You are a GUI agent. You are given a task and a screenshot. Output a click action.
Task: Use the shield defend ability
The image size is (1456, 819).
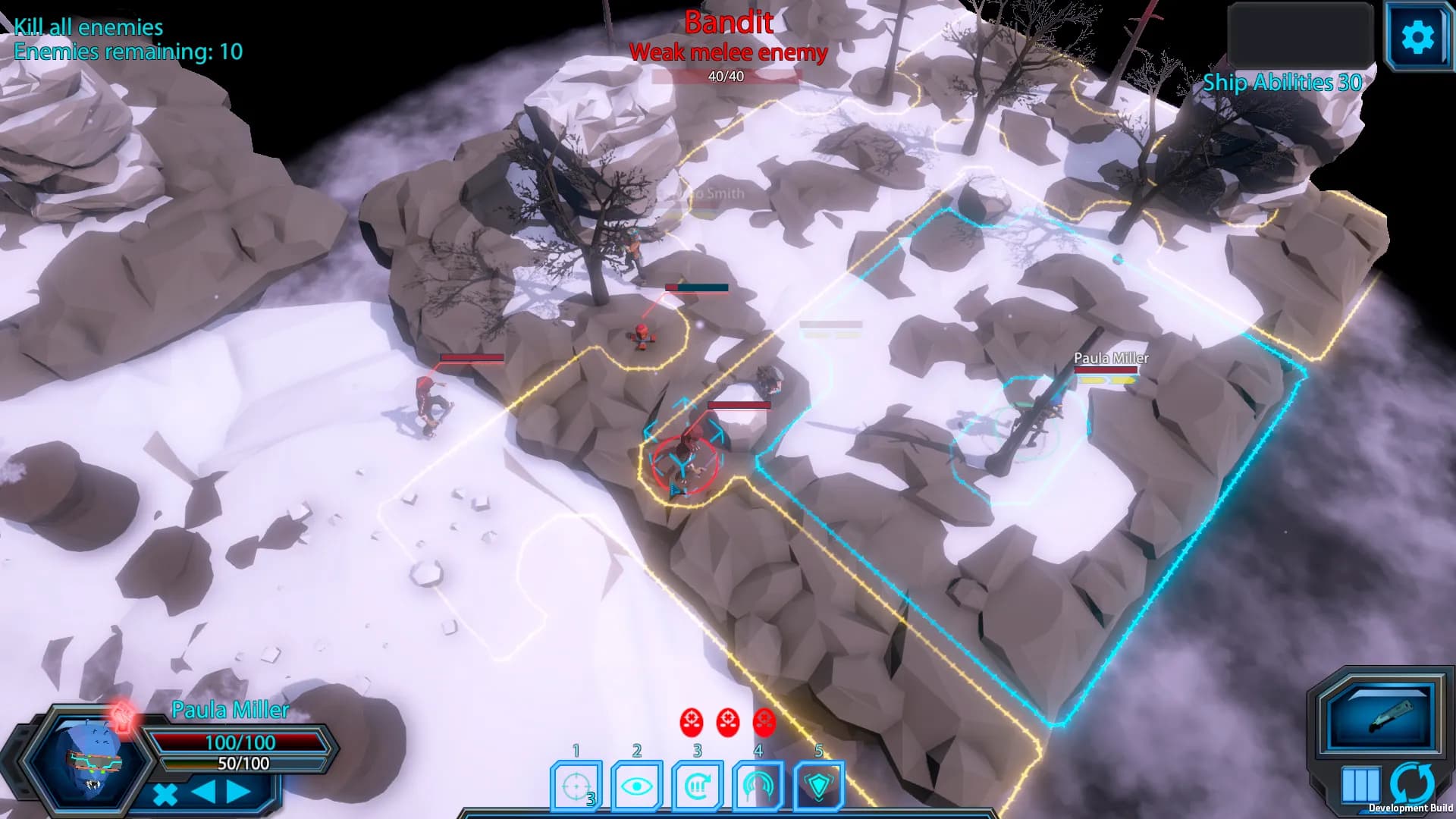click(818, 786)
